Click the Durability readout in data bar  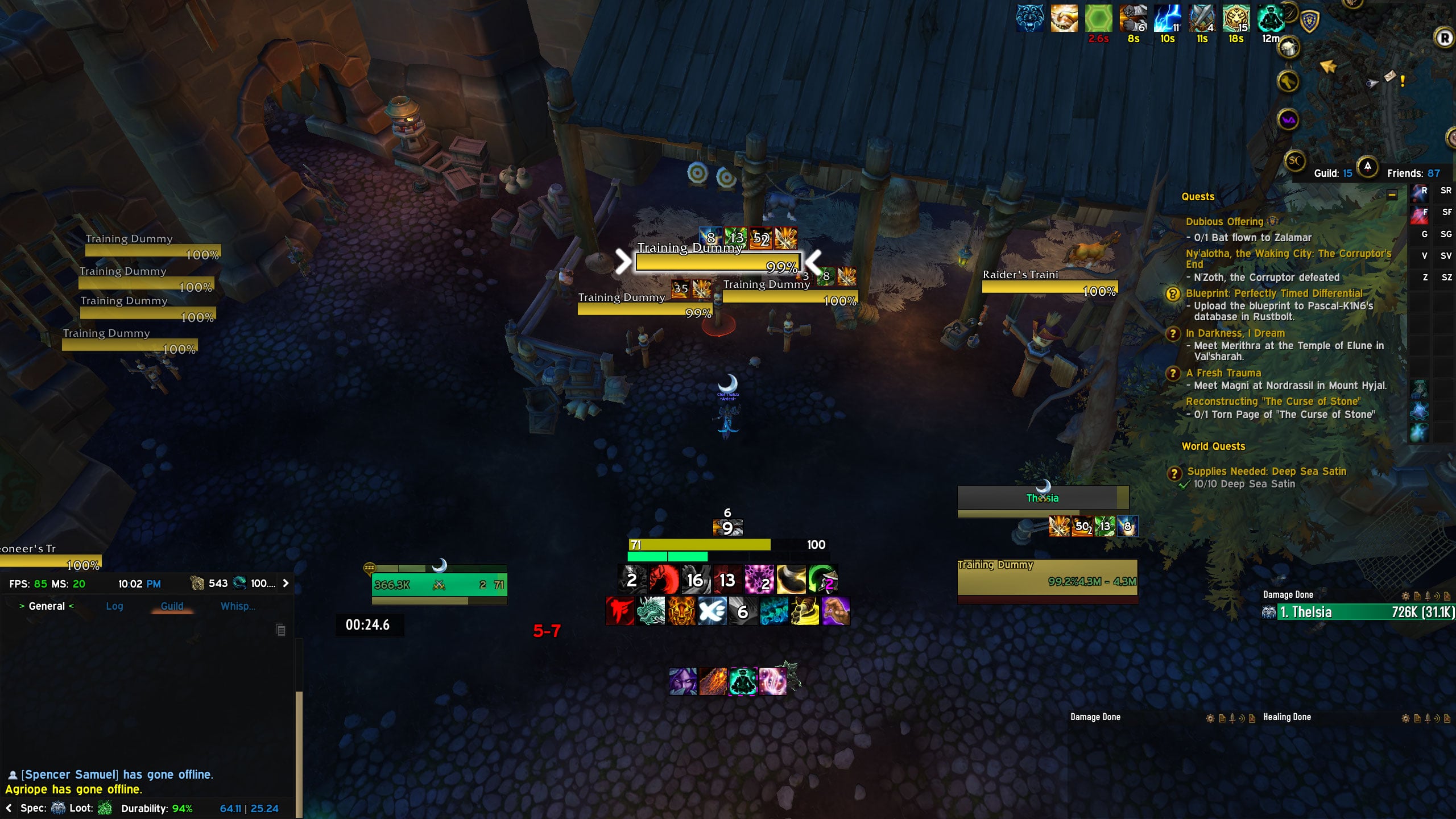[x=157, y=809]
